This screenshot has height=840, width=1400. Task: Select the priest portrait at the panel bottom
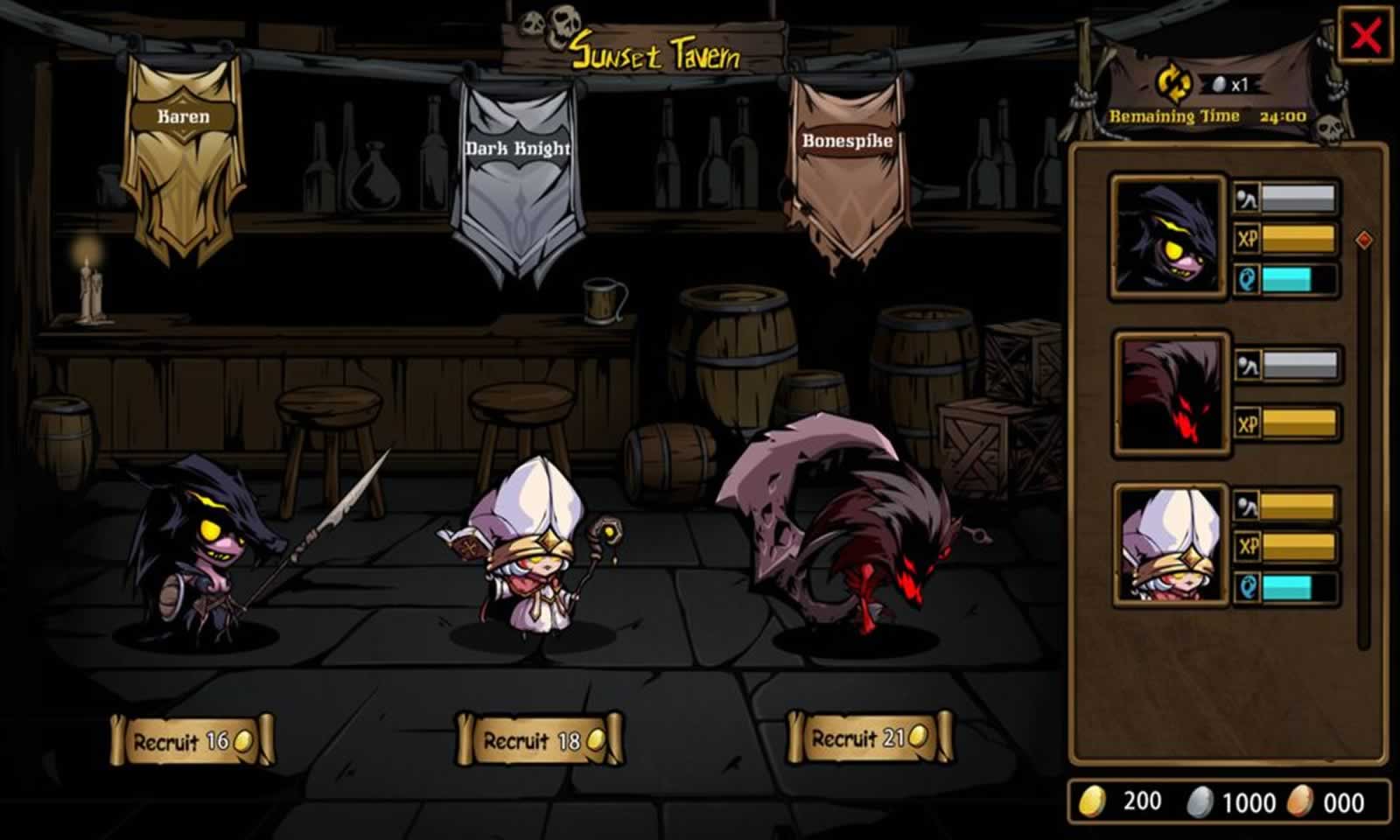coord(1166,547)
